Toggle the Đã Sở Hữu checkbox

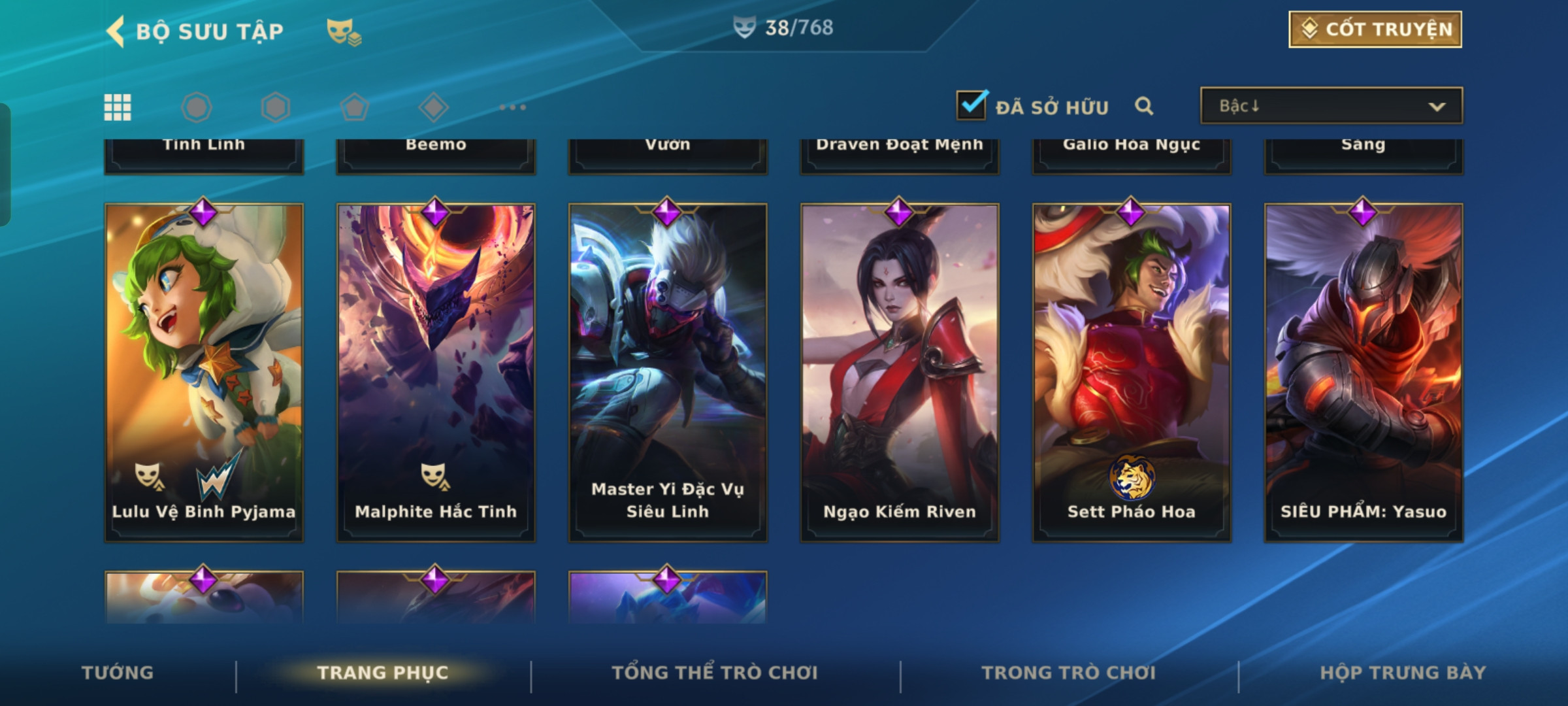tap(972, 105)
